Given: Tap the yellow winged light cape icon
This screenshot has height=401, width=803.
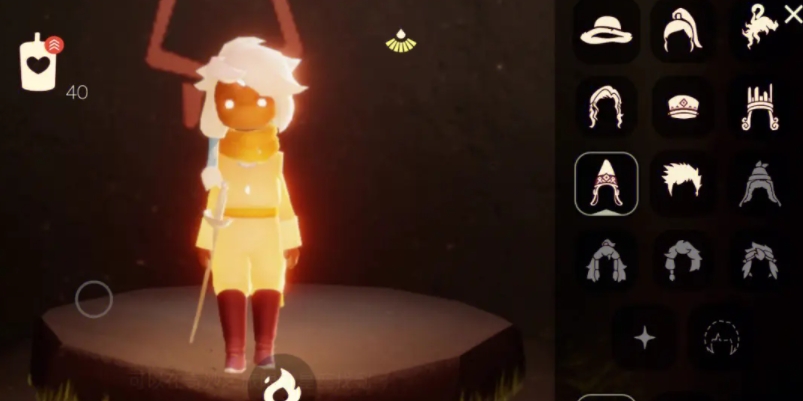Looking at the screenshot, I should 401,41.
